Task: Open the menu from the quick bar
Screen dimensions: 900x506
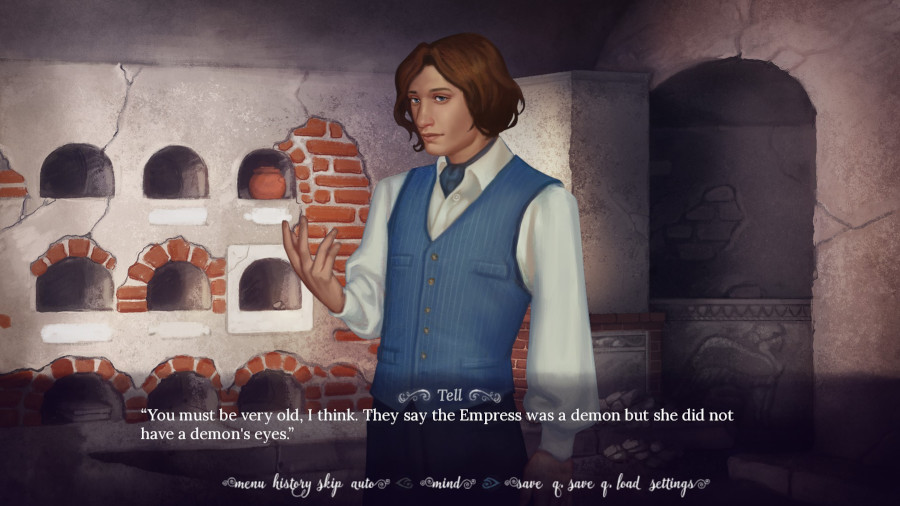Action: pyautogui.click(x=249, y=485)
